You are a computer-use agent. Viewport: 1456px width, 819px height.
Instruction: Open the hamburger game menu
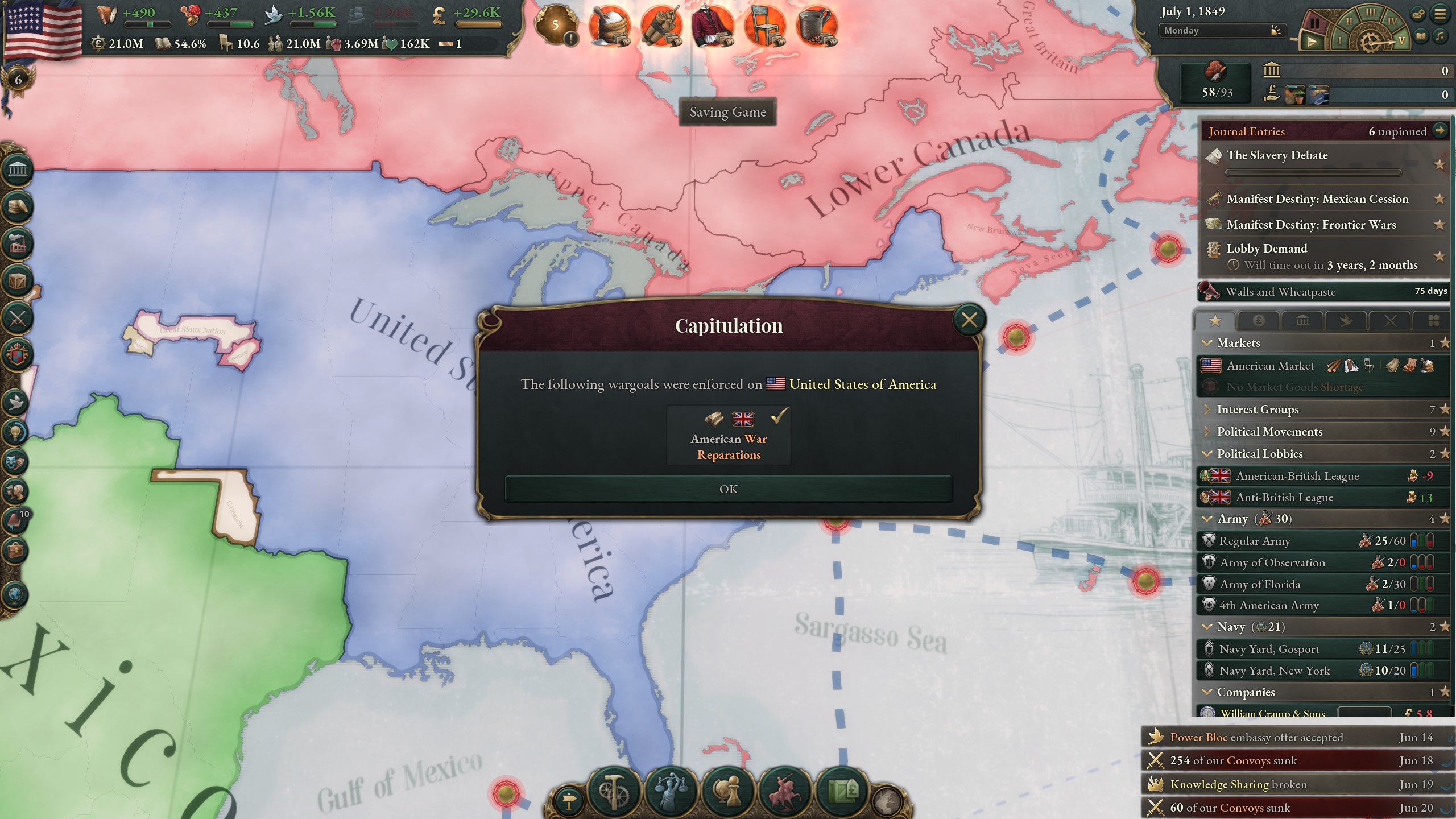pos(1440,14)
